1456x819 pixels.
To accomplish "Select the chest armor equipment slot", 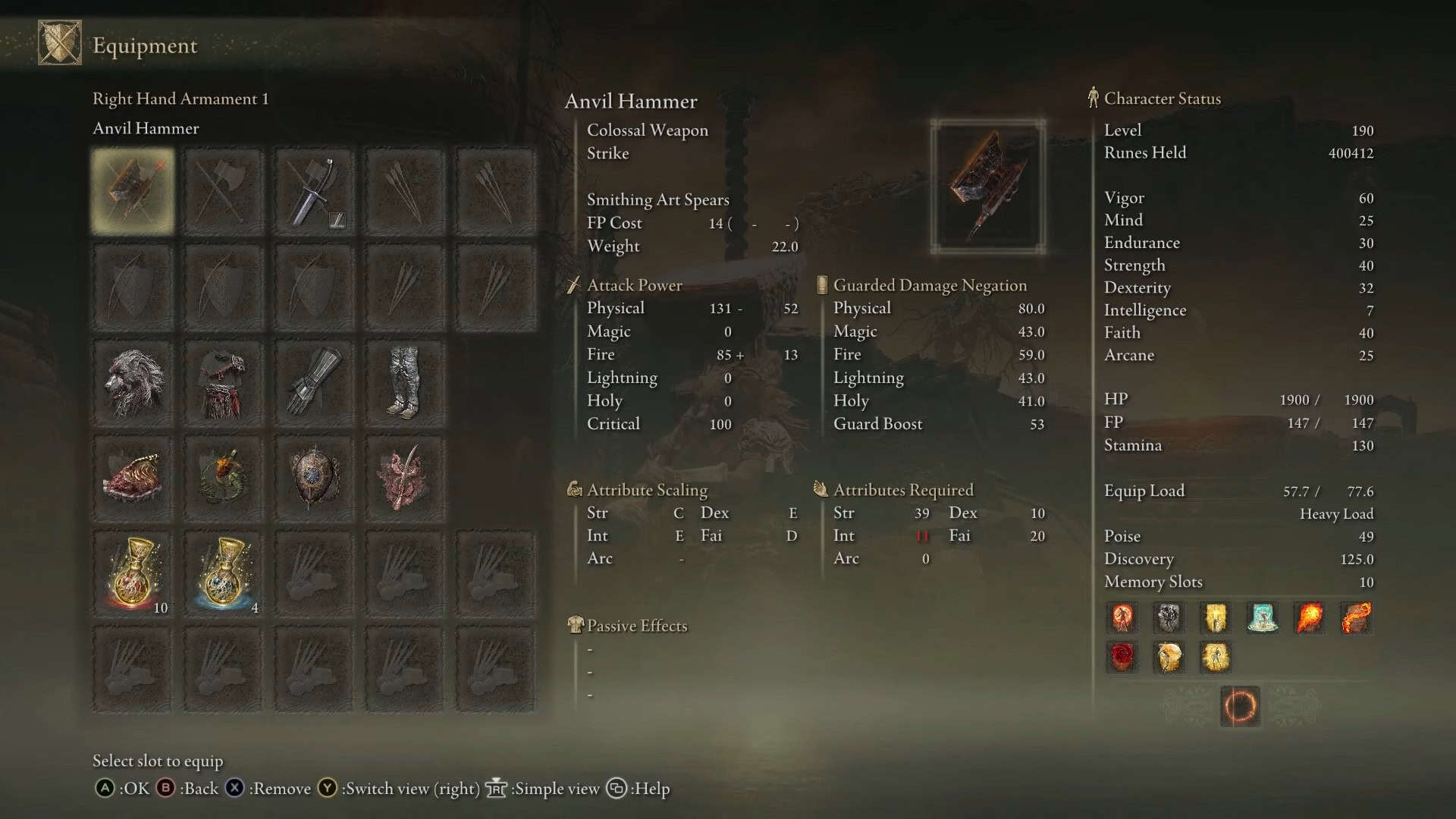I will click(223, 381).
